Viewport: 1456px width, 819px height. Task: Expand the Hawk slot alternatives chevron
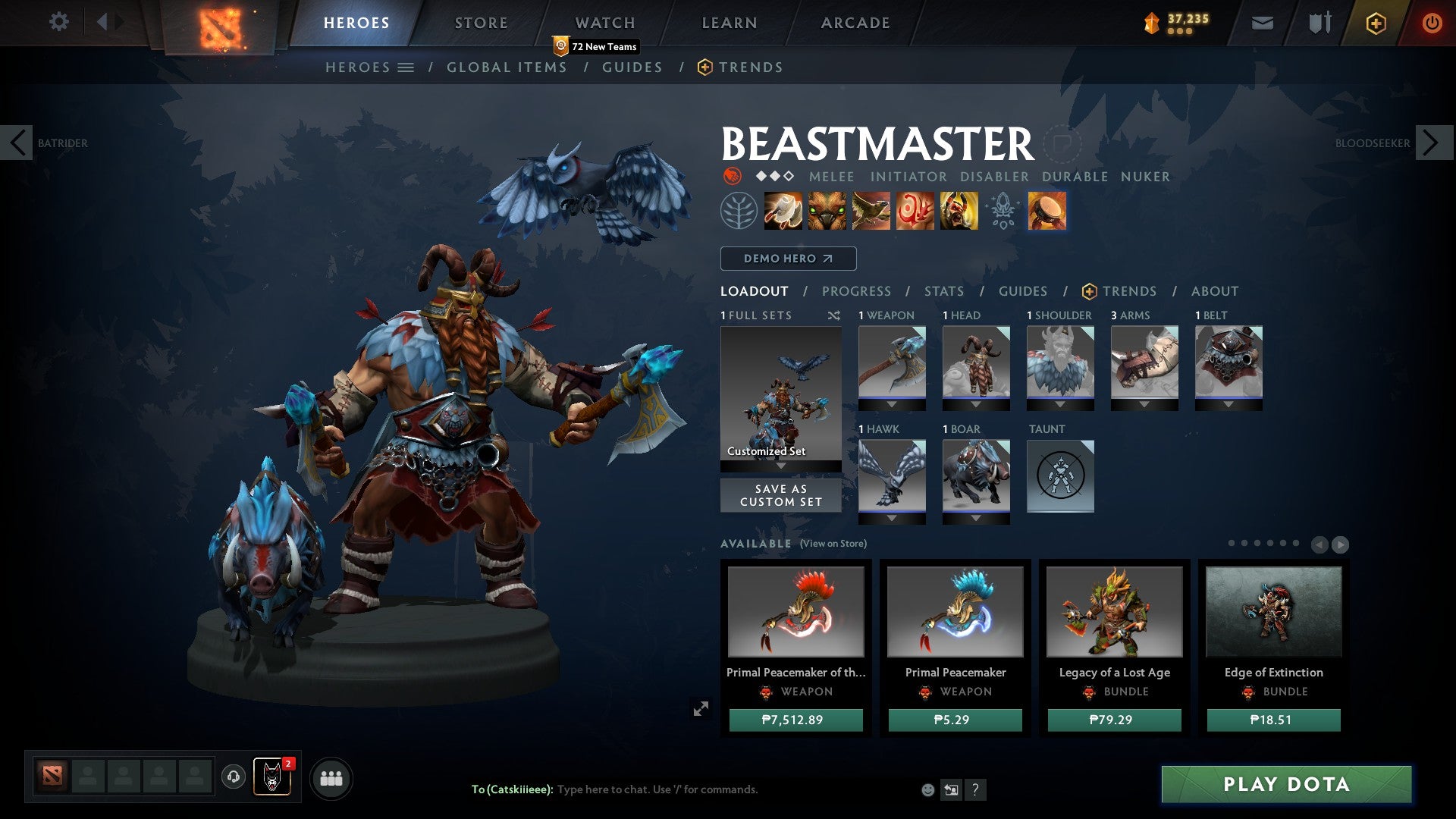pyautogui.click(x=892, y=518)
